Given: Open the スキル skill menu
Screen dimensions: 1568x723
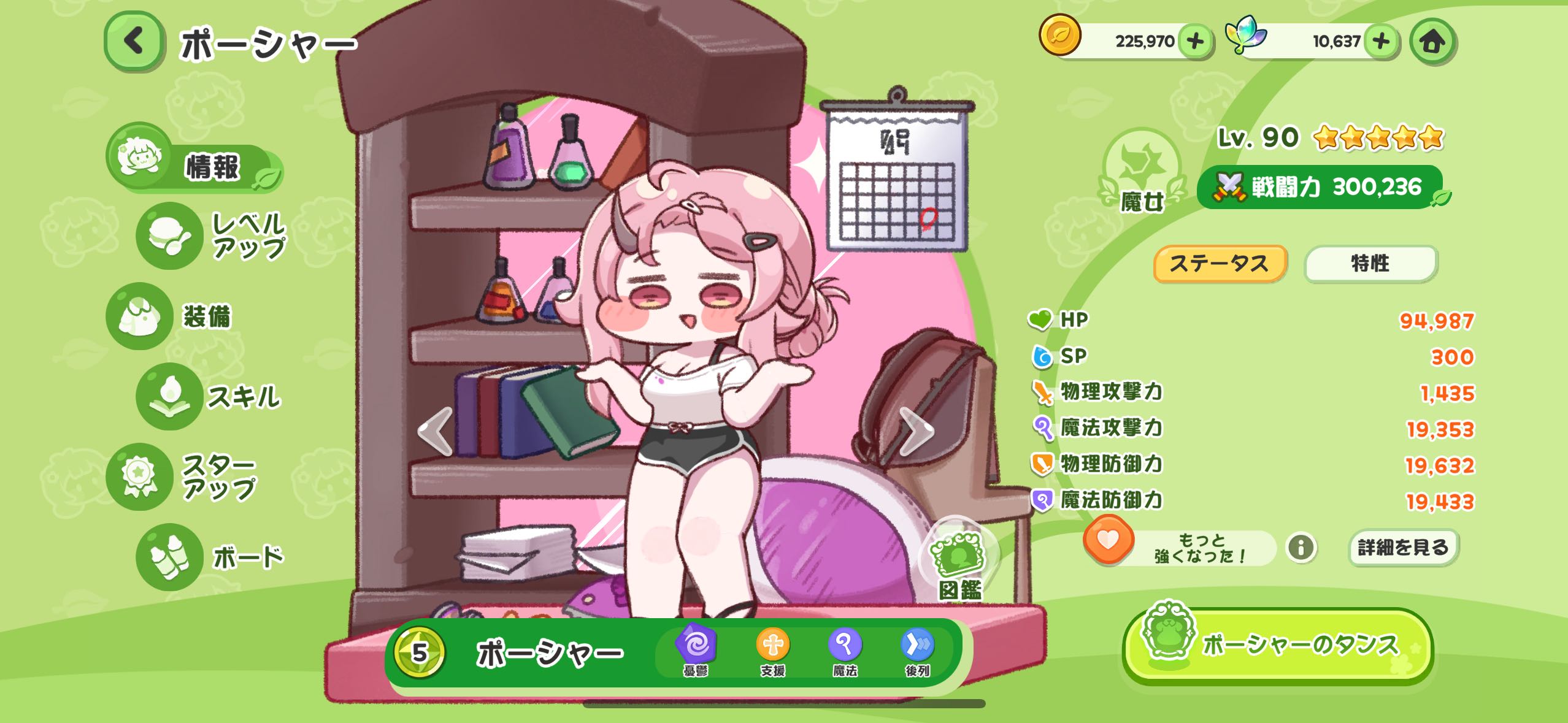Looking at the screenshot, I should (x=209, y=397).
